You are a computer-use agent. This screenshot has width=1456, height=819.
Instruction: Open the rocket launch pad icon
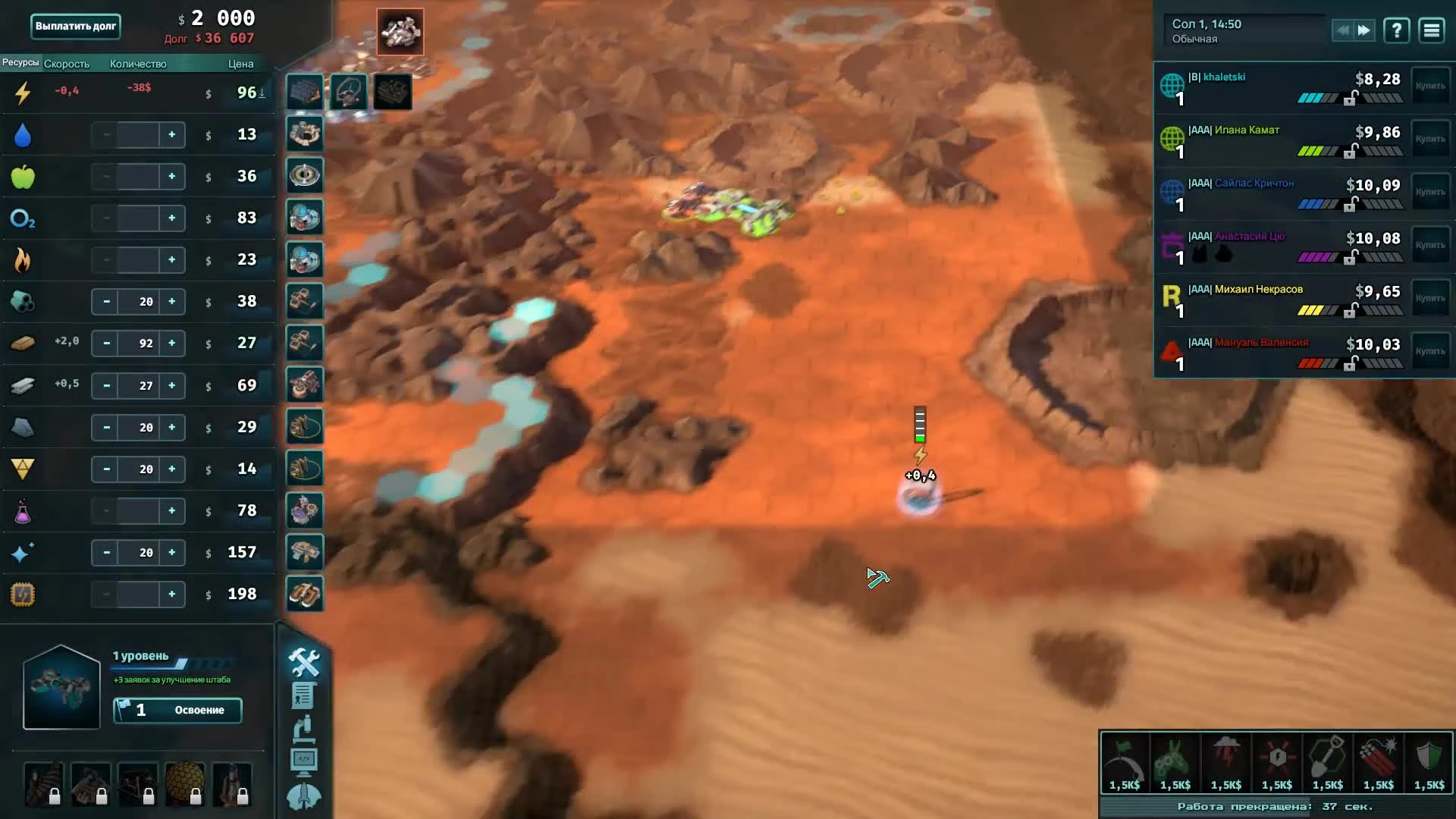305,796
